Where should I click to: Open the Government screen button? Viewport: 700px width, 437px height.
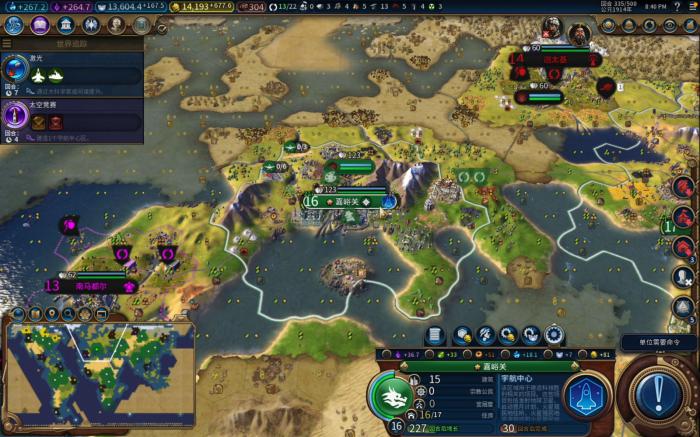[67, 24]
